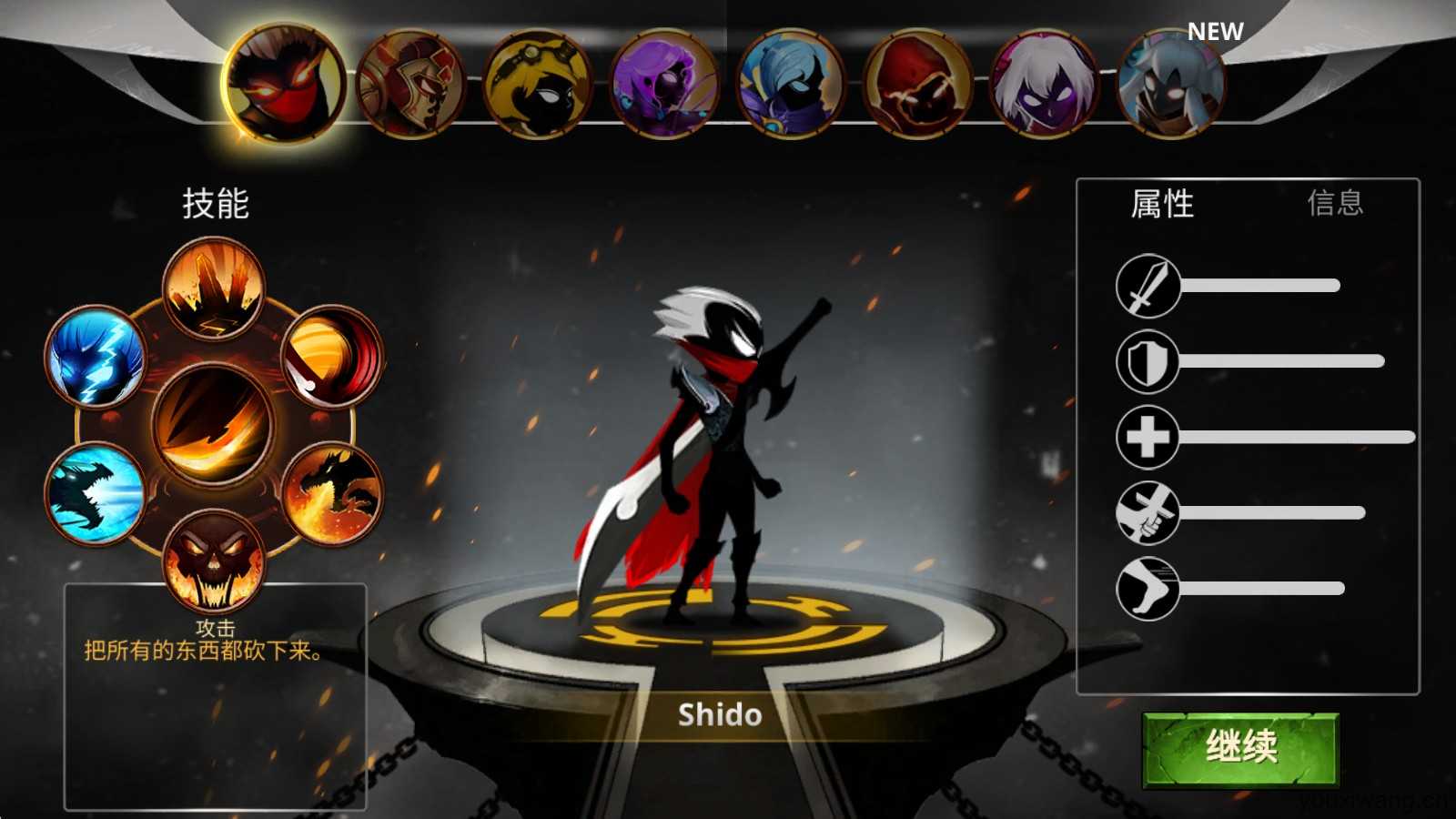
Task: Switch to the 属性 attributes tab
Action: (1162, 203)
